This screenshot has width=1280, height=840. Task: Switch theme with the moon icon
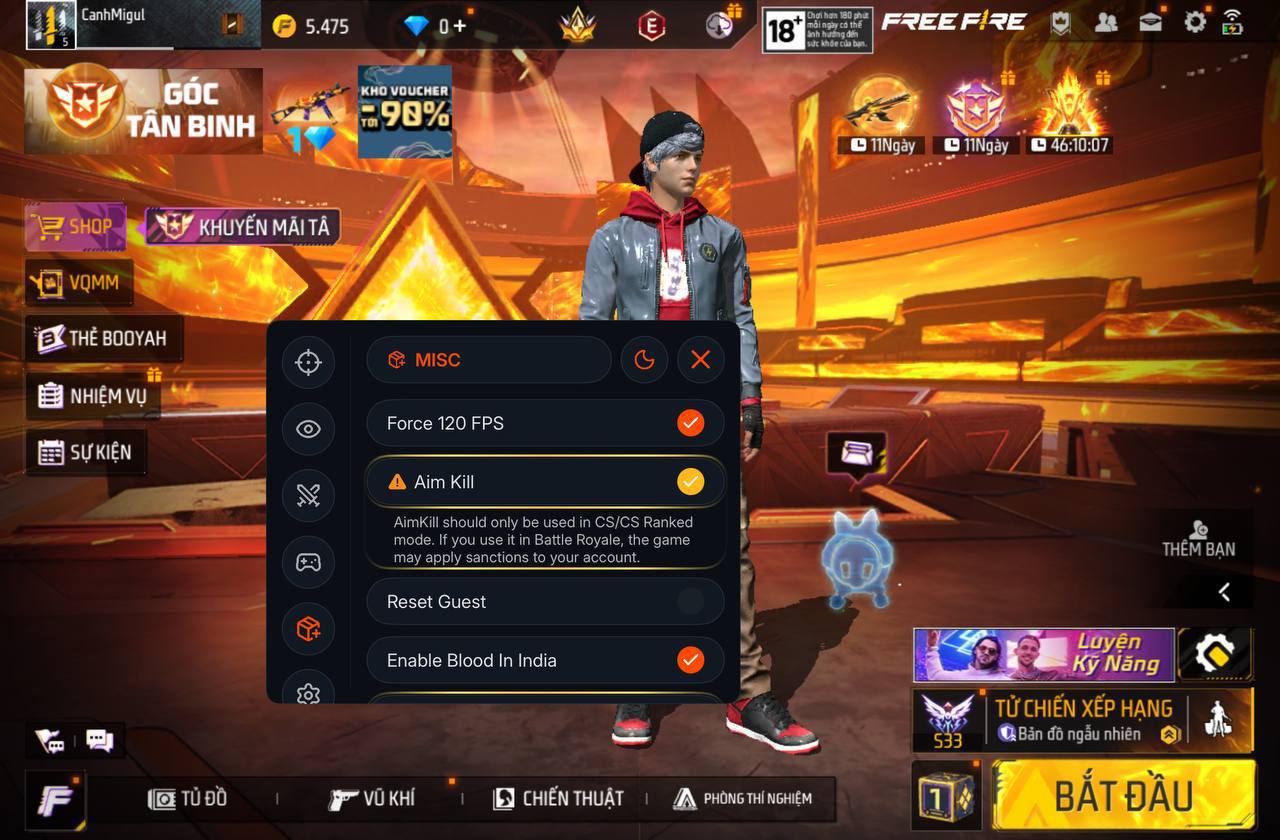(645, 359)
